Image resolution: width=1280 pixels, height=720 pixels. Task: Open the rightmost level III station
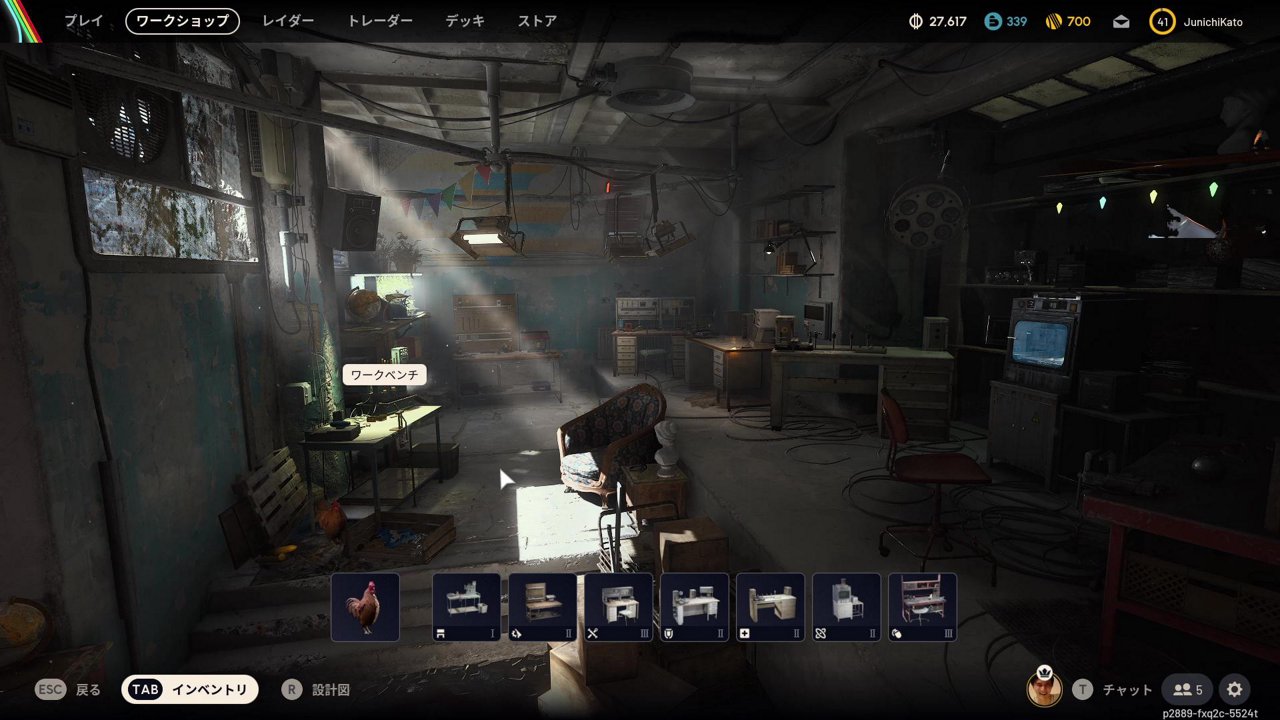tap(922, 606)
